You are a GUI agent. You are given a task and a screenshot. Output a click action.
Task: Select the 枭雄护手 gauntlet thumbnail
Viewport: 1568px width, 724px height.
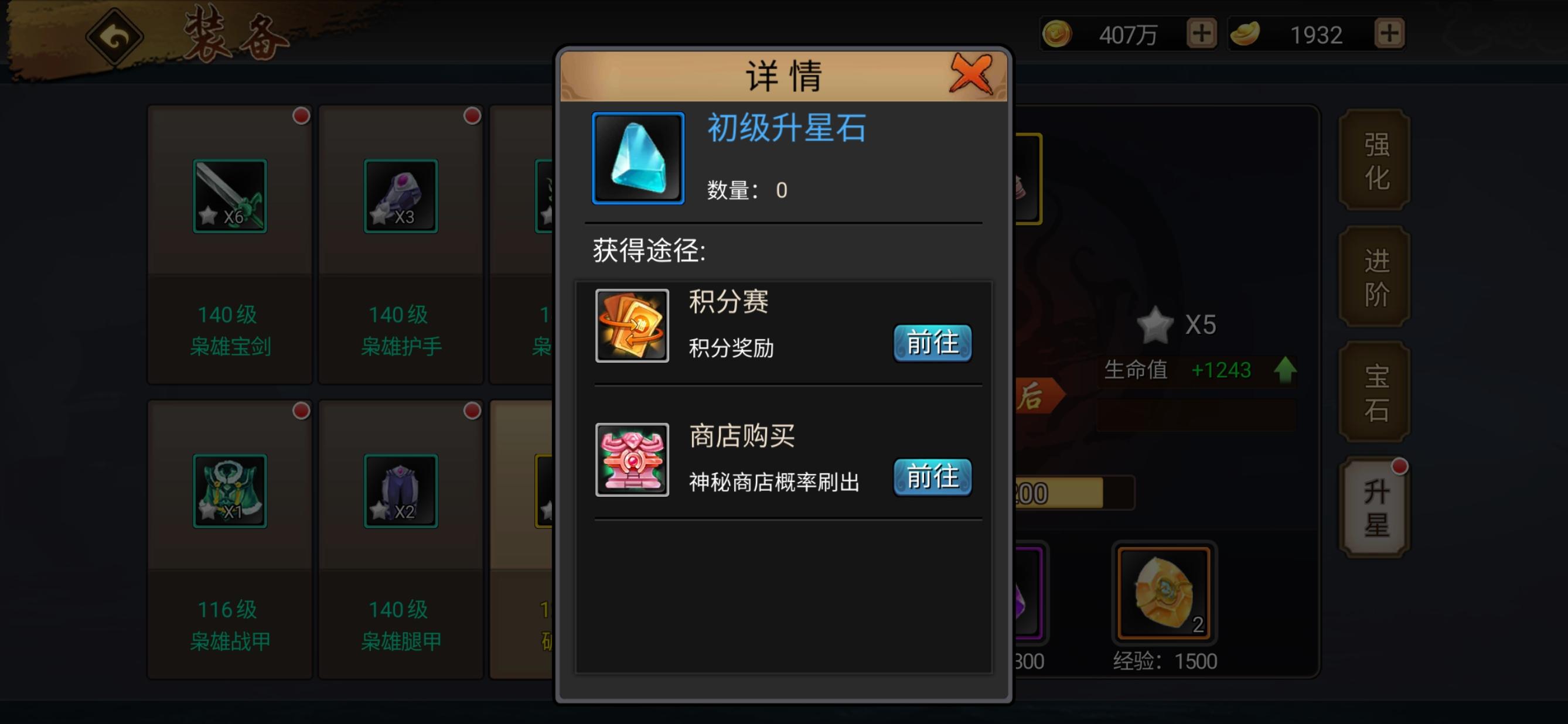click(401, 194)
